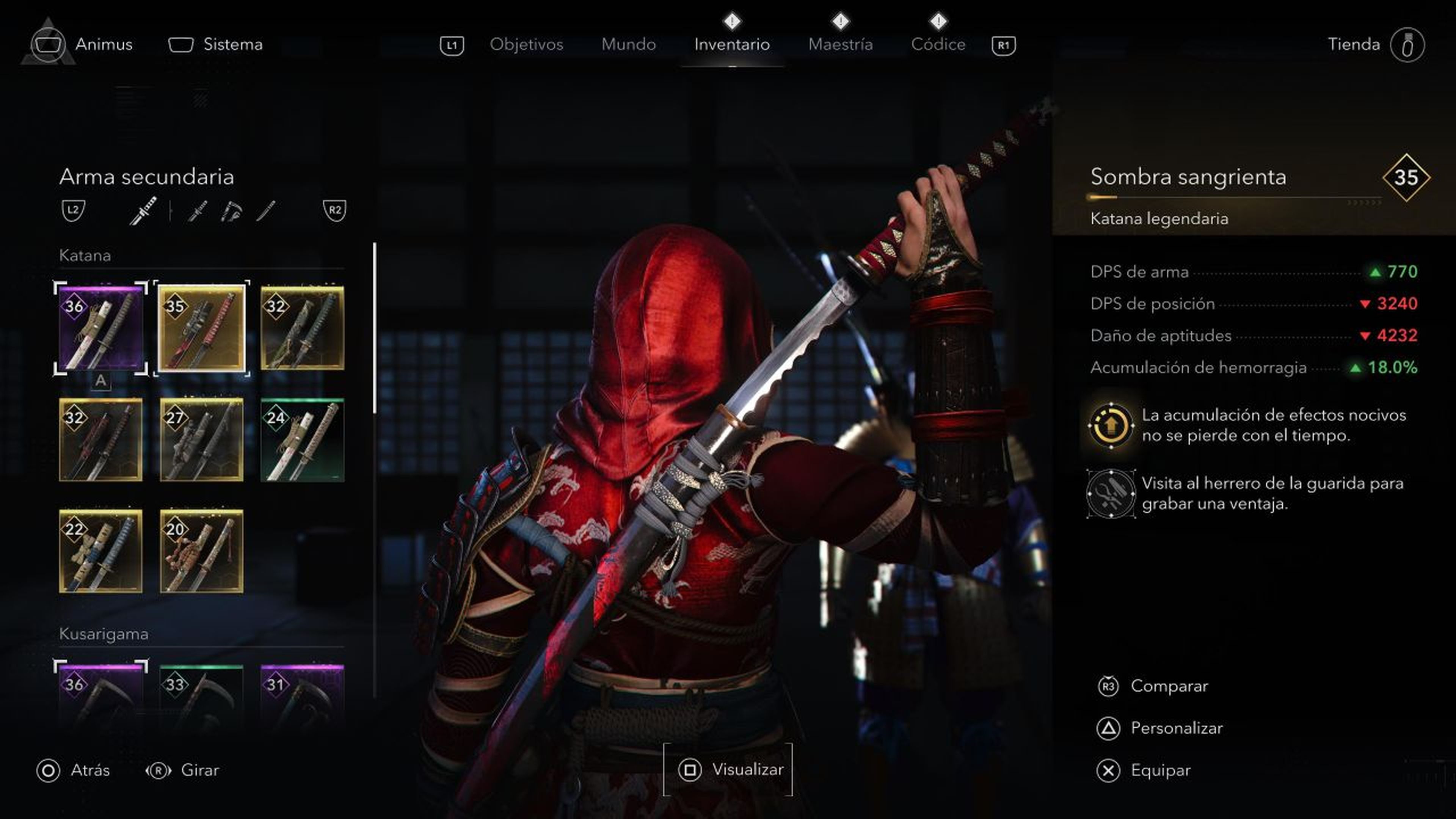The height and width of the screenshot is (819, 1456).
Task: Select the katana weapon category icon
Action: [x=144, y=210]
